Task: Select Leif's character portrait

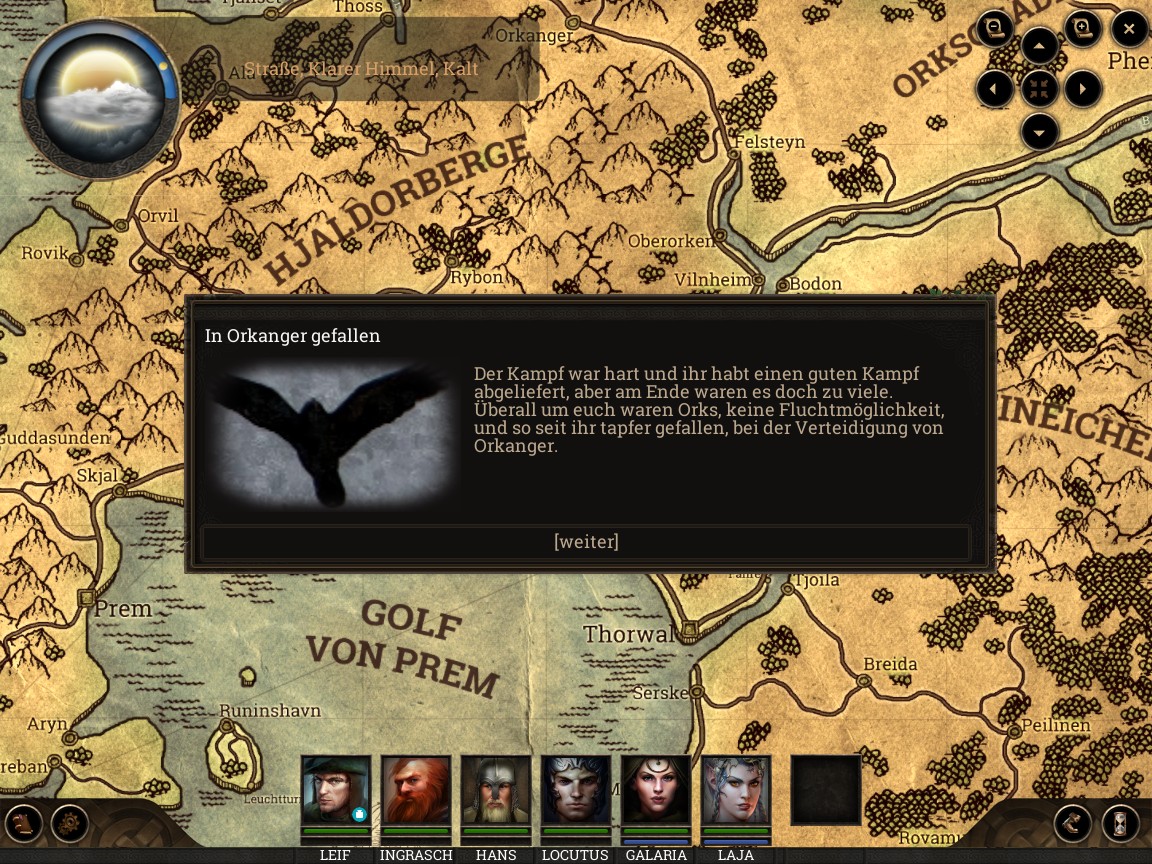Action: pos(335,790)
